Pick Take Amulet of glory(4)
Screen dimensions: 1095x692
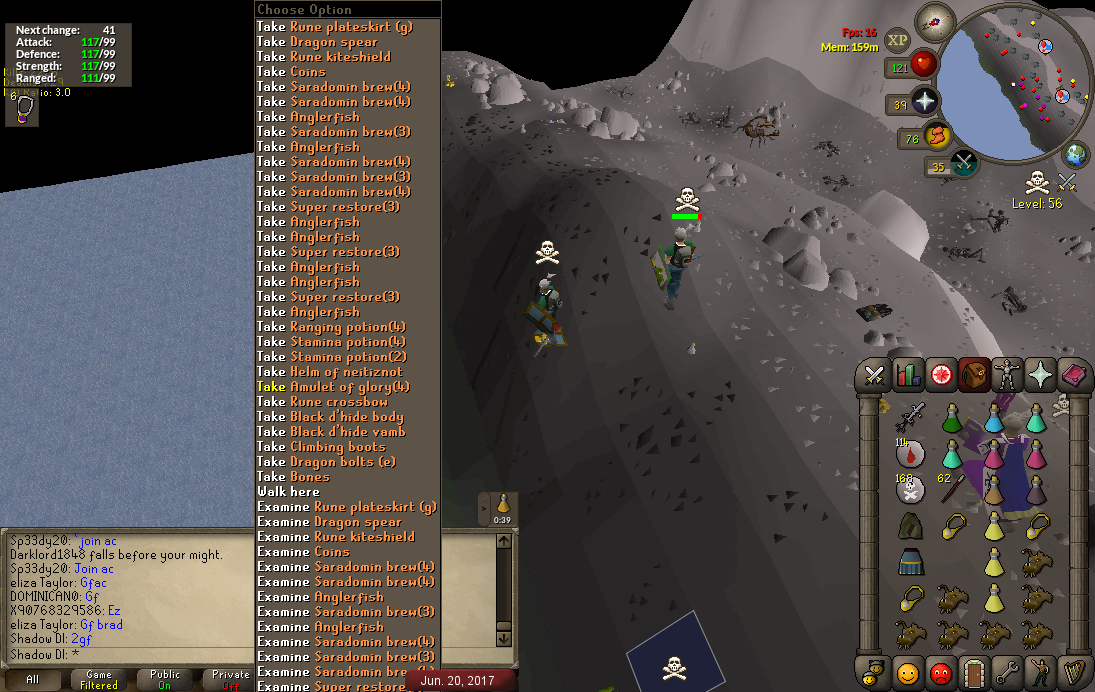pyautogui.click(x=333, y=387)
